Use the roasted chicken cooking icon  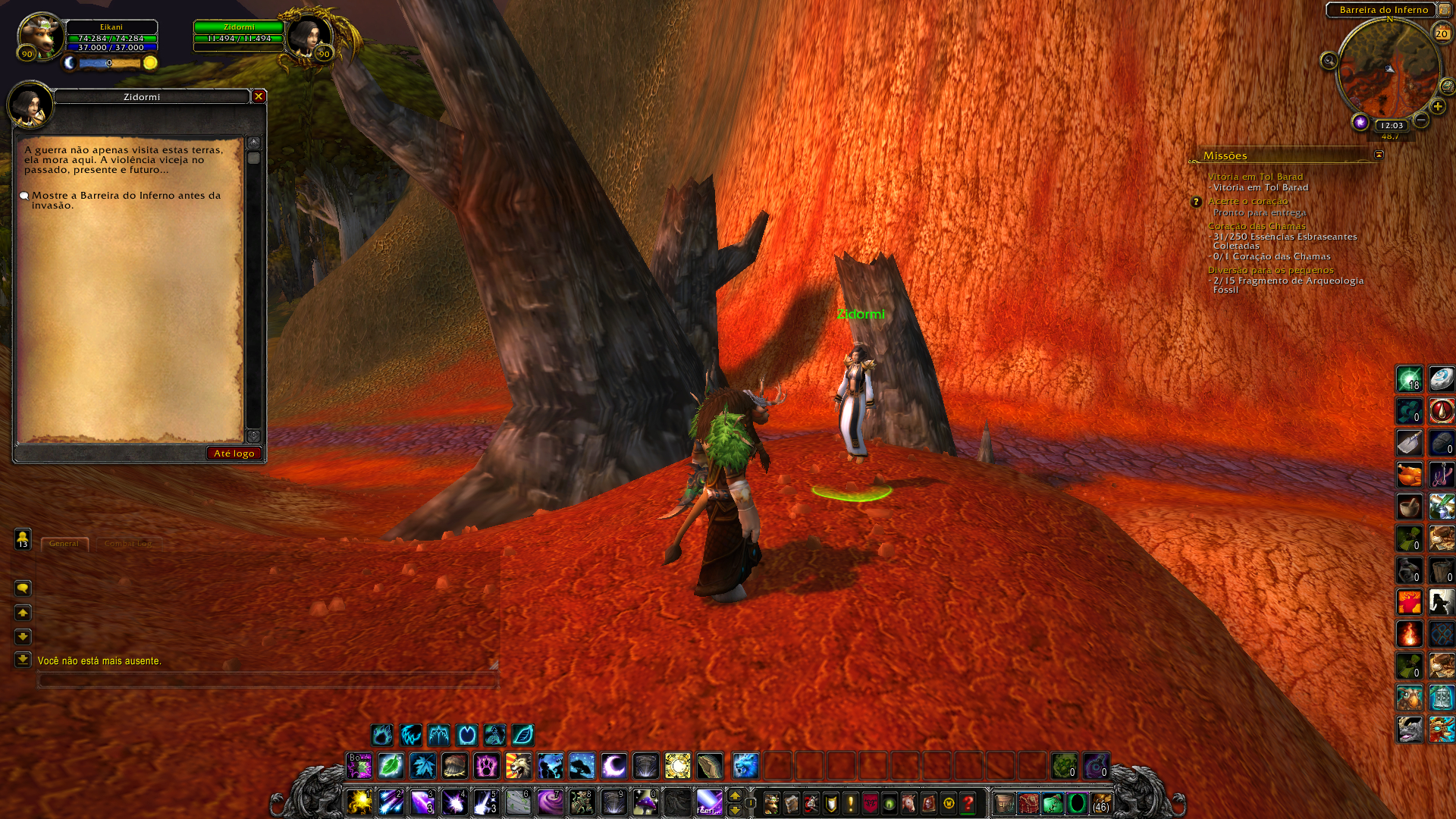pos(1409,475)
